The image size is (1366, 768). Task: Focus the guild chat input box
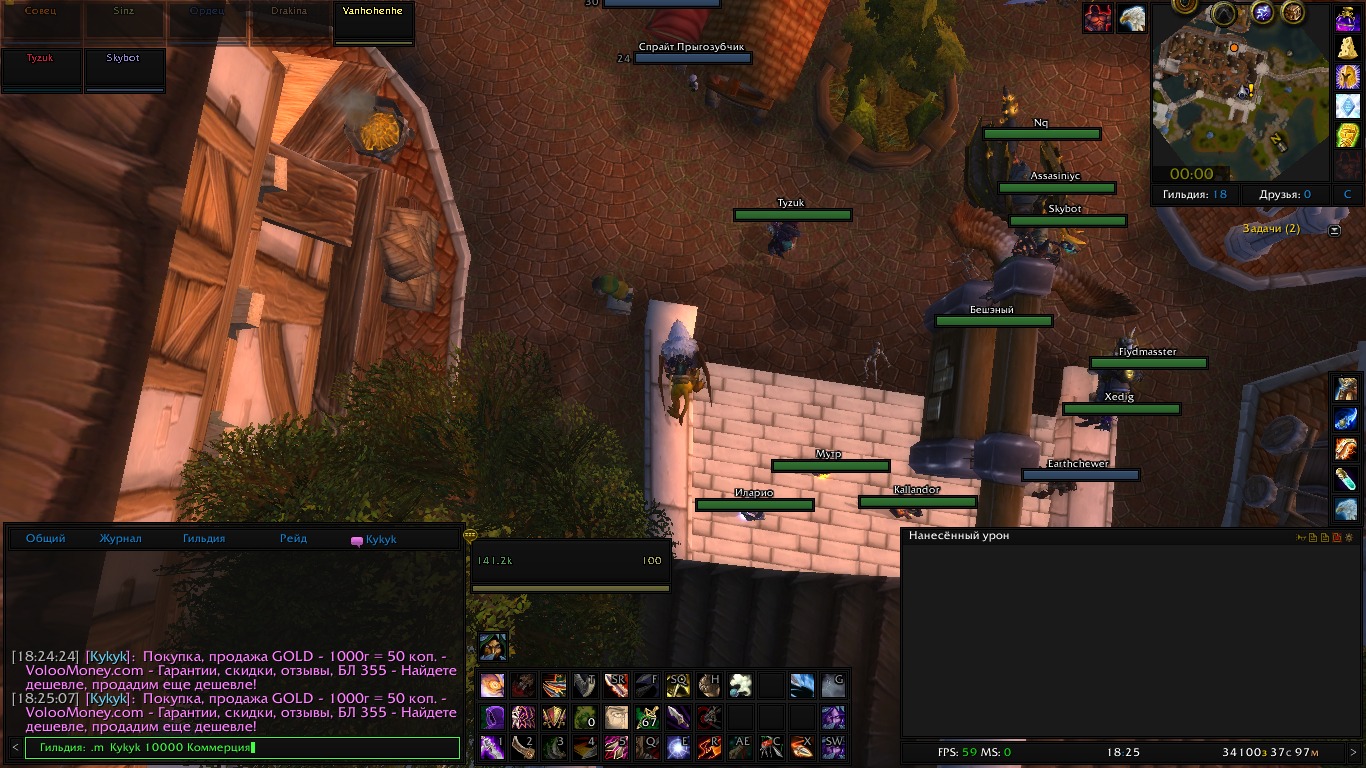[x=242, y=748]
